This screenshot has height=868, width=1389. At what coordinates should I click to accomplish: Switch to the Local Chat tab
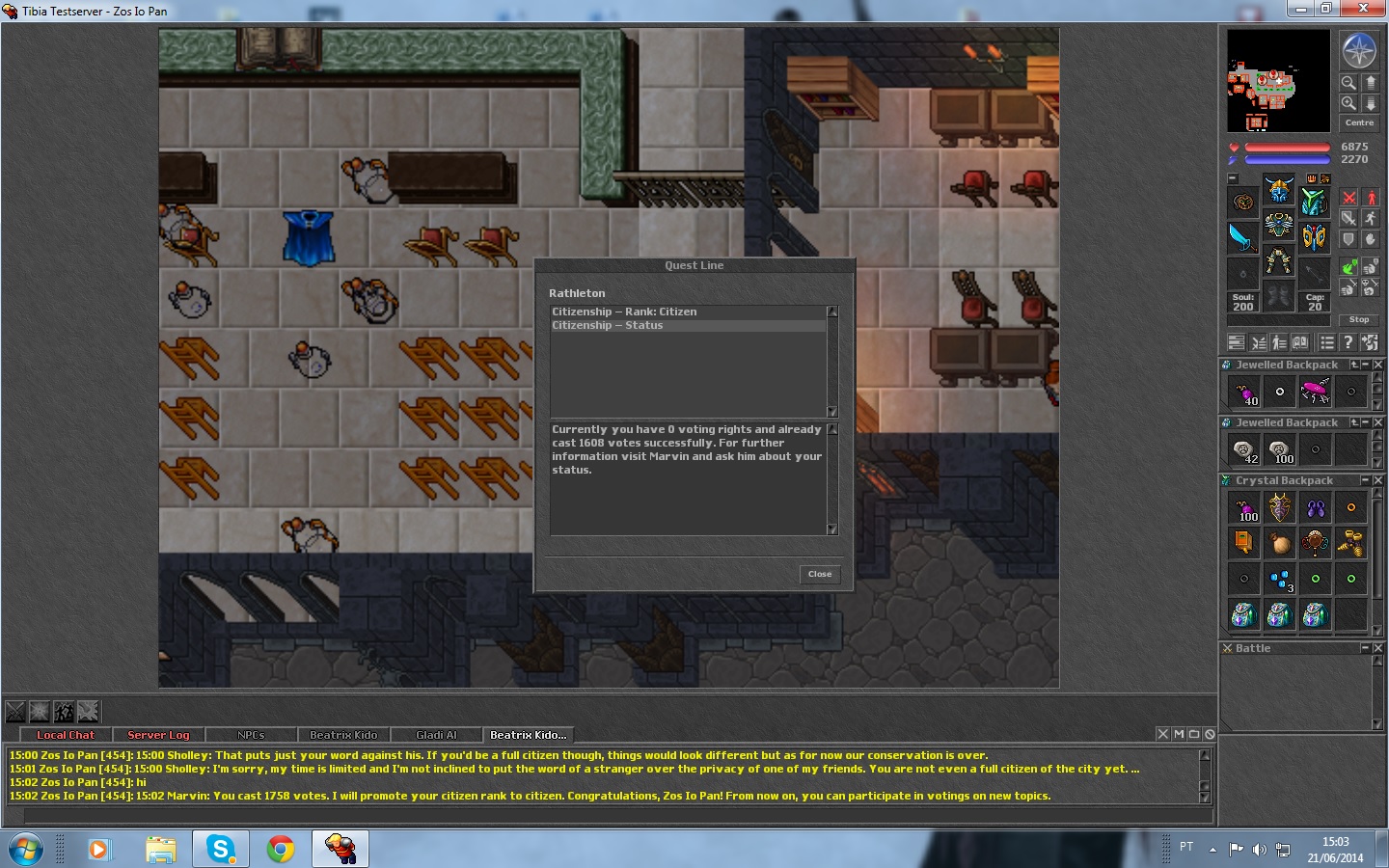66,735
